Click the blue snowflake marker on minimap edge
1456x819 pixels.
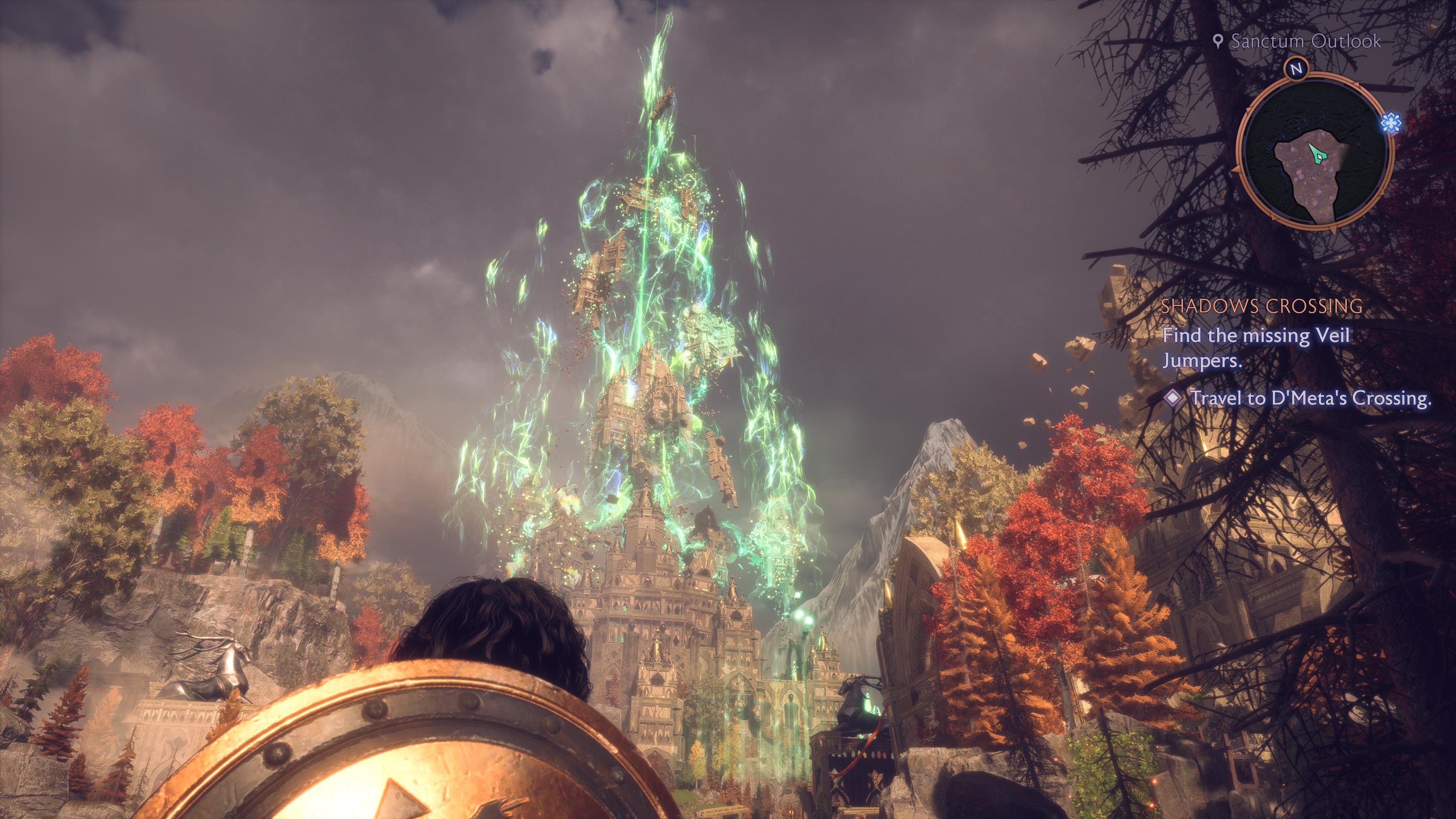click(x=1391, y=122)
